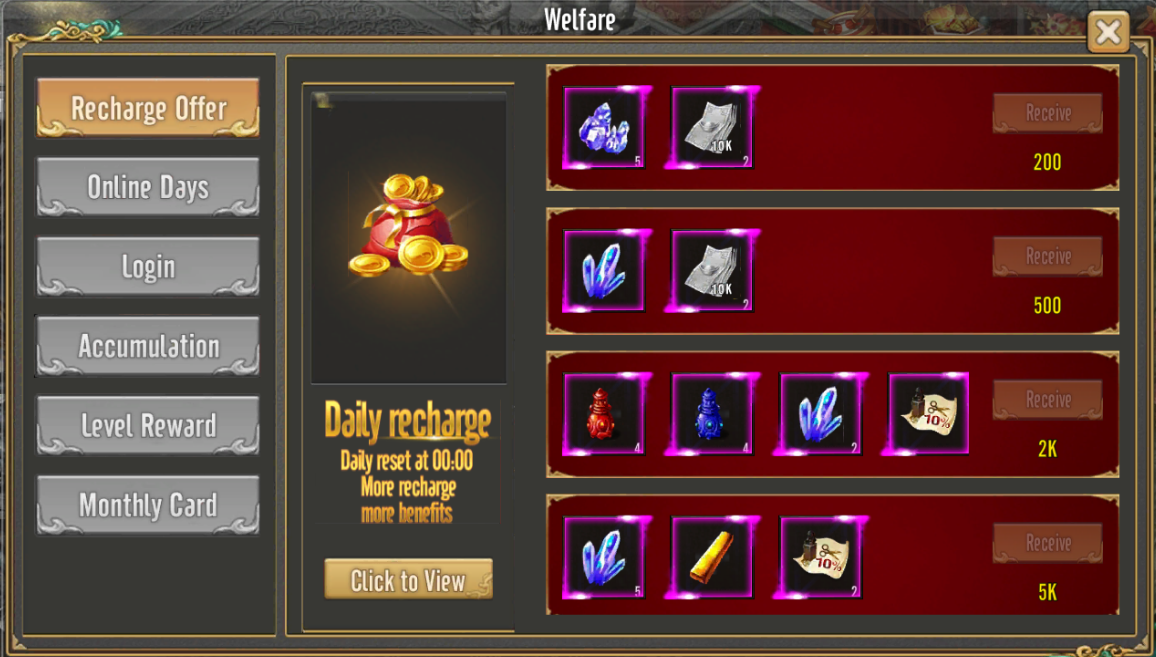This screenshot has width=1156, height=657.
Task: Select the silver 10K notes in 500 tier
Action: pyautogui.click(x=712, y=271)
